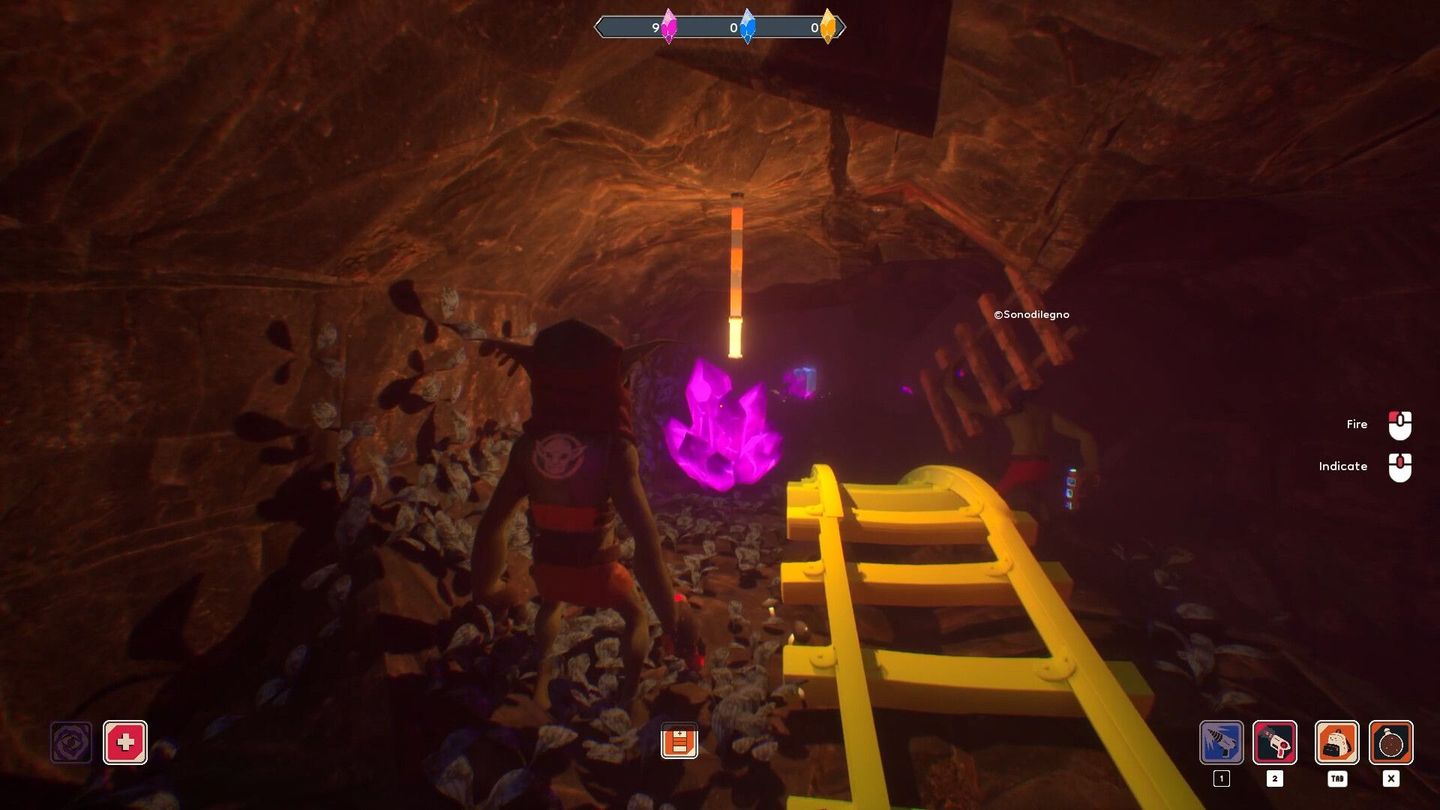Click the red medkit icon bottom left
Screen dimensions: 1440x810
pyautogui.click(x=124, y=743)
